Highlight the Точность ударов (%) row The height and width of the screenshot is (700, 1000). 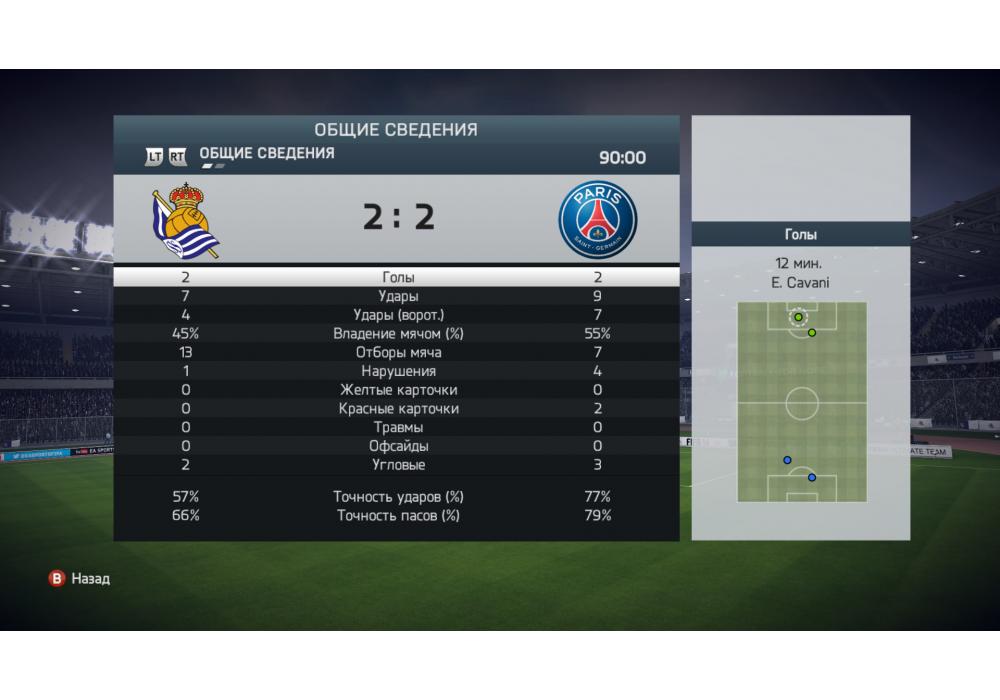coord(398,497)
